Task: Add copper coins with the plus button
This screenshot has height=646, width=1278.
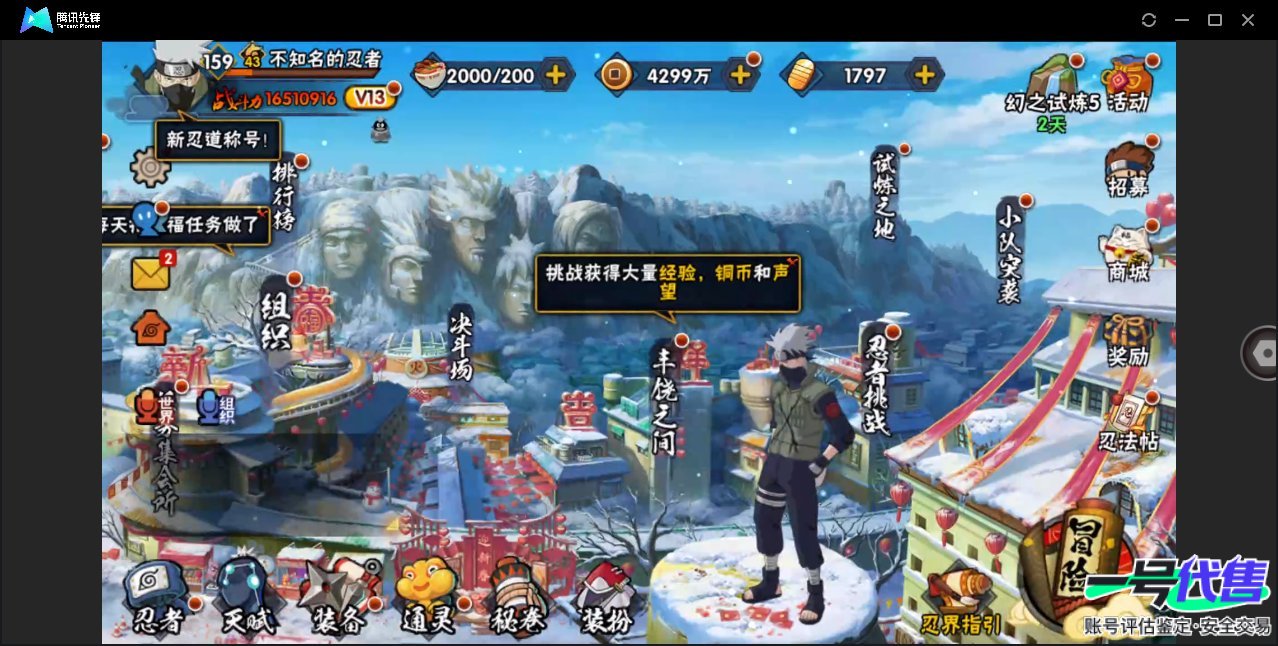Action: coord(740,75)
